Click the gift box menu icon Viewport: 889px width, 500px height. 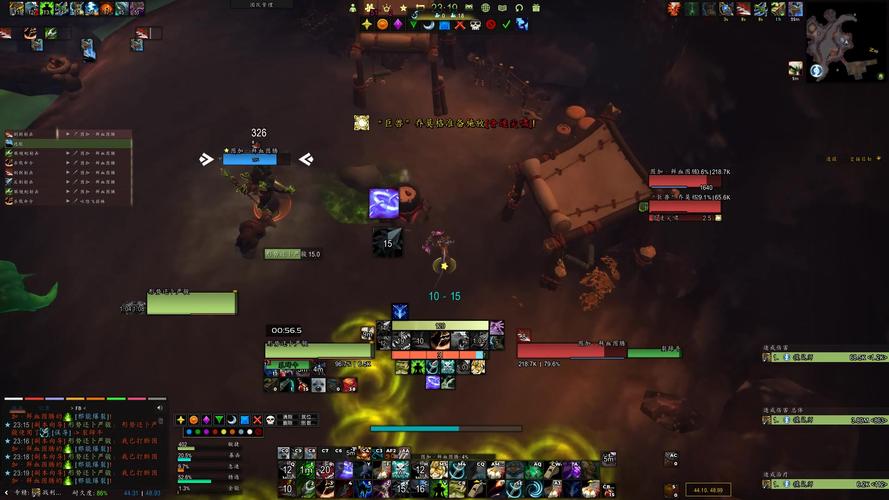(x=536, y=8)
